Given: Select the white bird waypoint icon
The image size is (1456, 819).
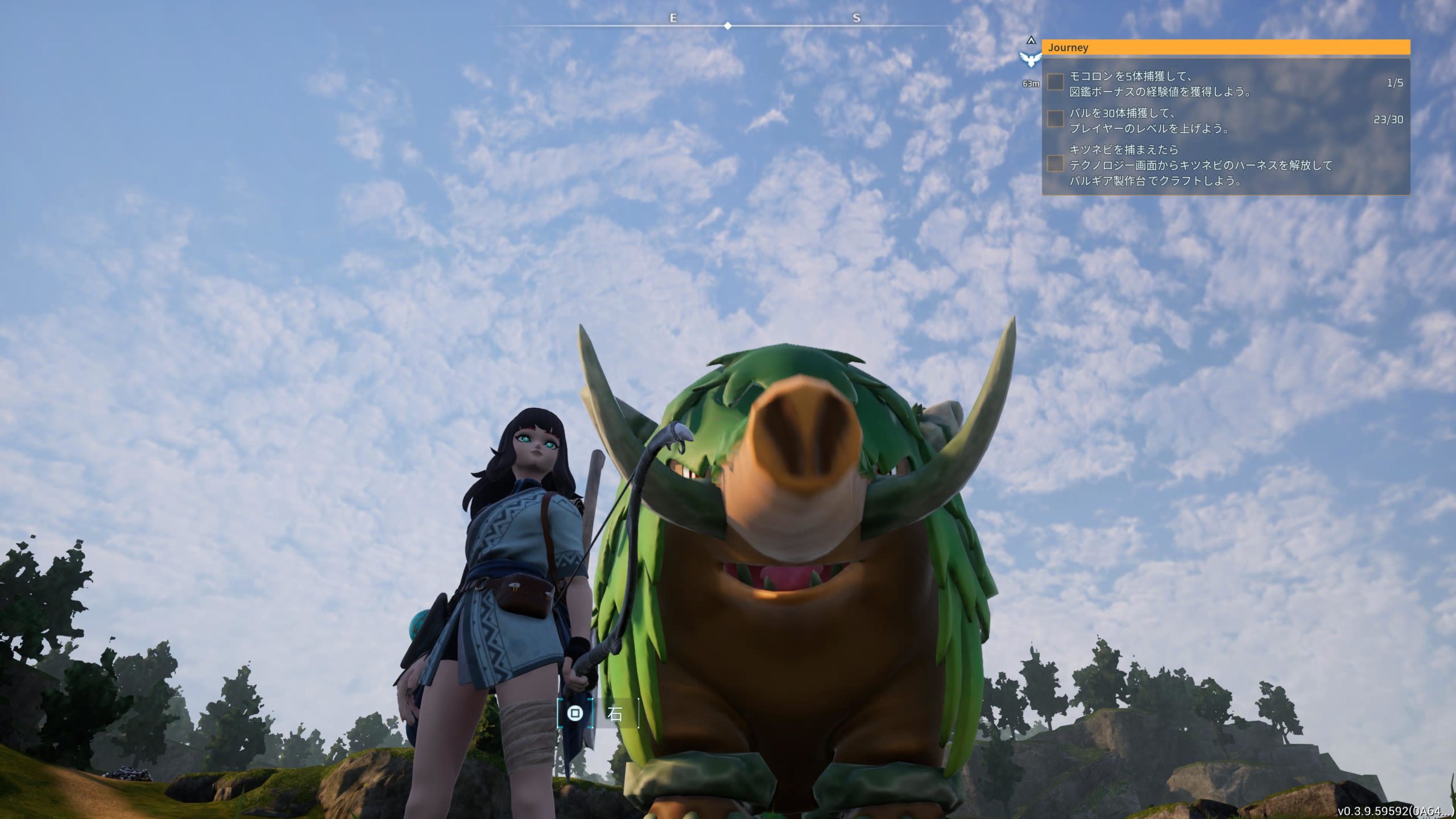Looking at the screenshot, I should [x=1031, y=59].
